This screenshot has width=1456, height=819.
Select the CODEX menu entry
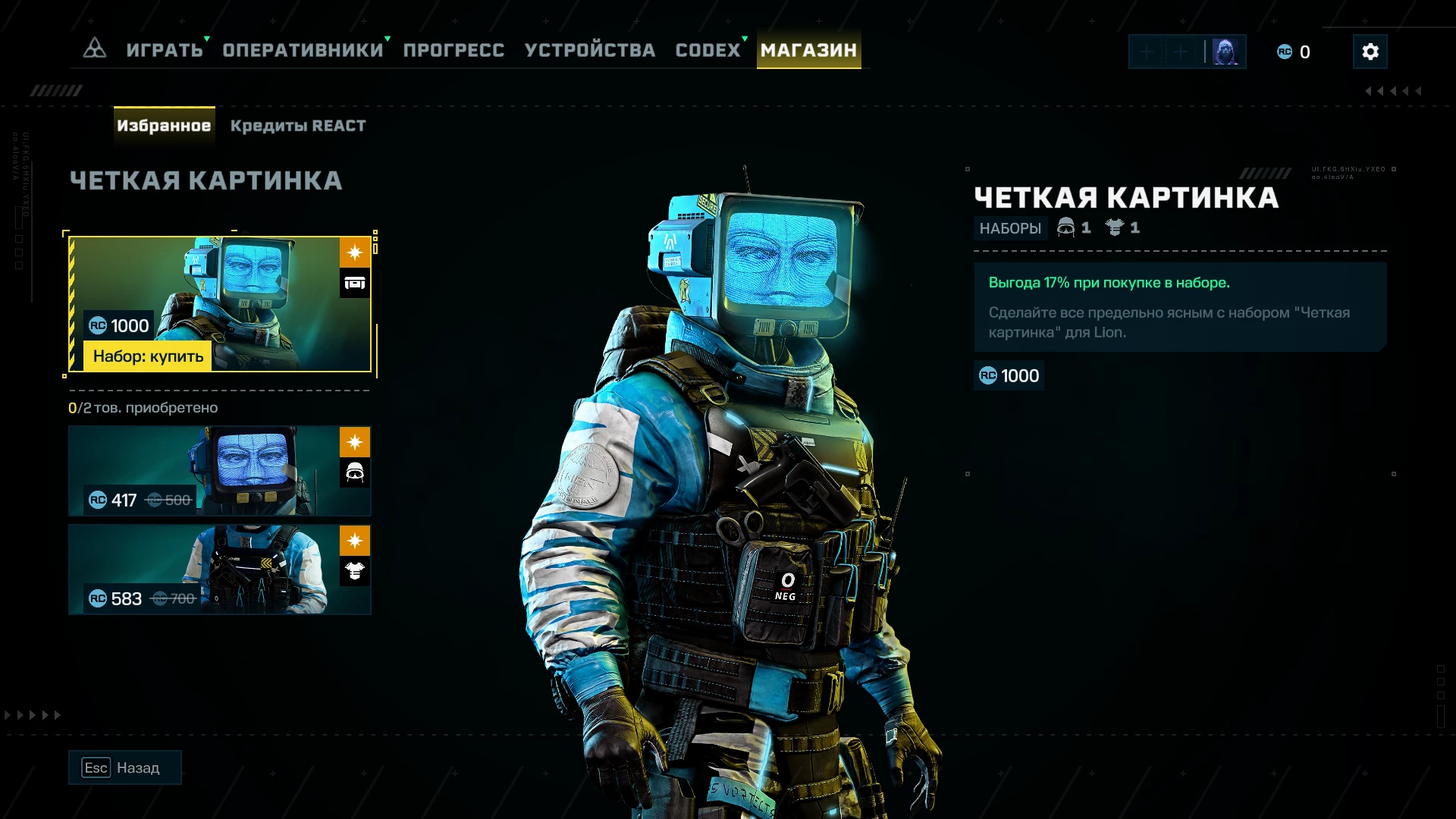(708, 50)
